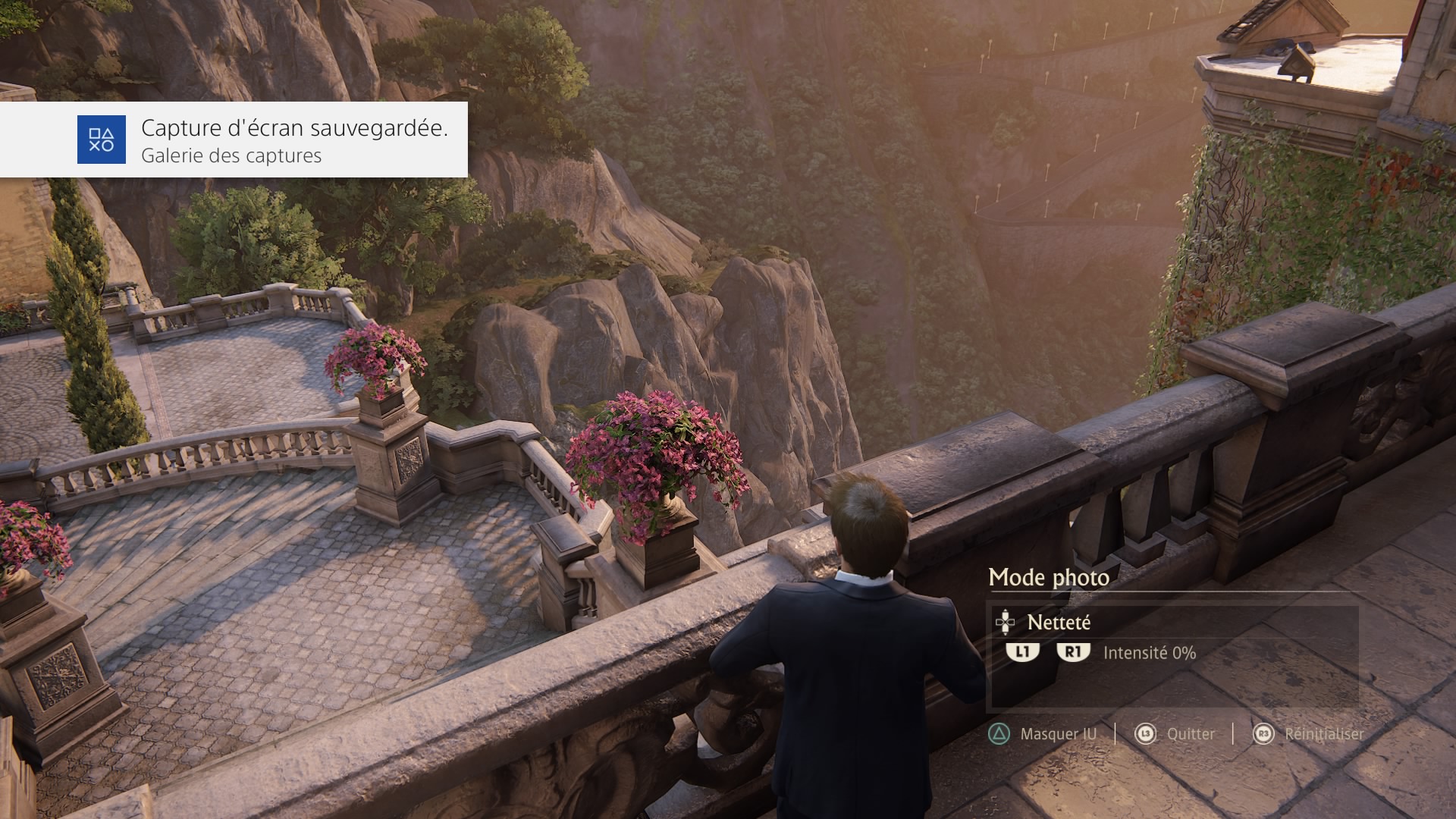1456x819 pixels.
Task: Reset settings with Réinitialiser
Action: pos(1323,734)
